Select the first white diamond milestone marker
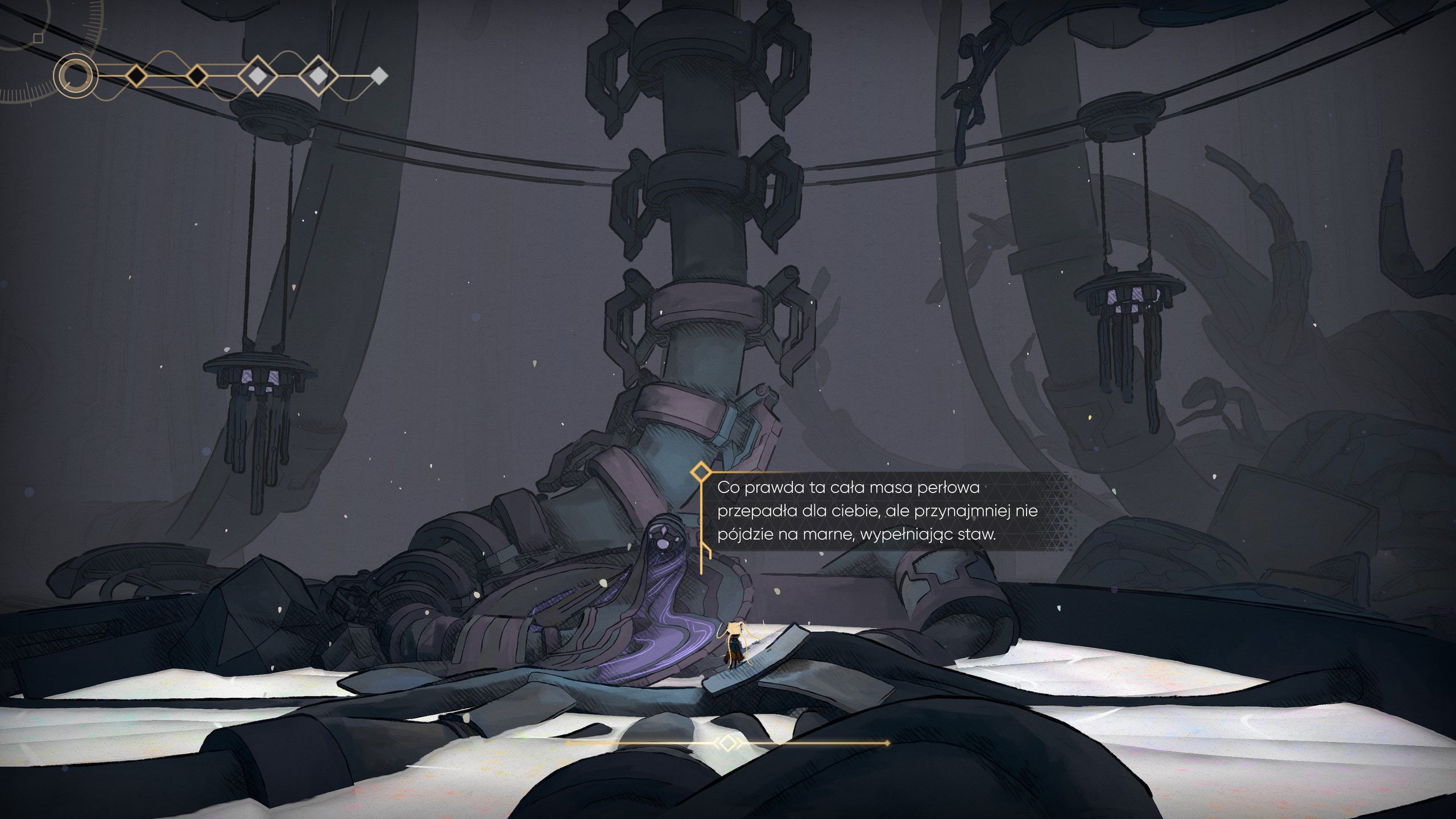Screen dimensions: 1456x819 (258, 77)
